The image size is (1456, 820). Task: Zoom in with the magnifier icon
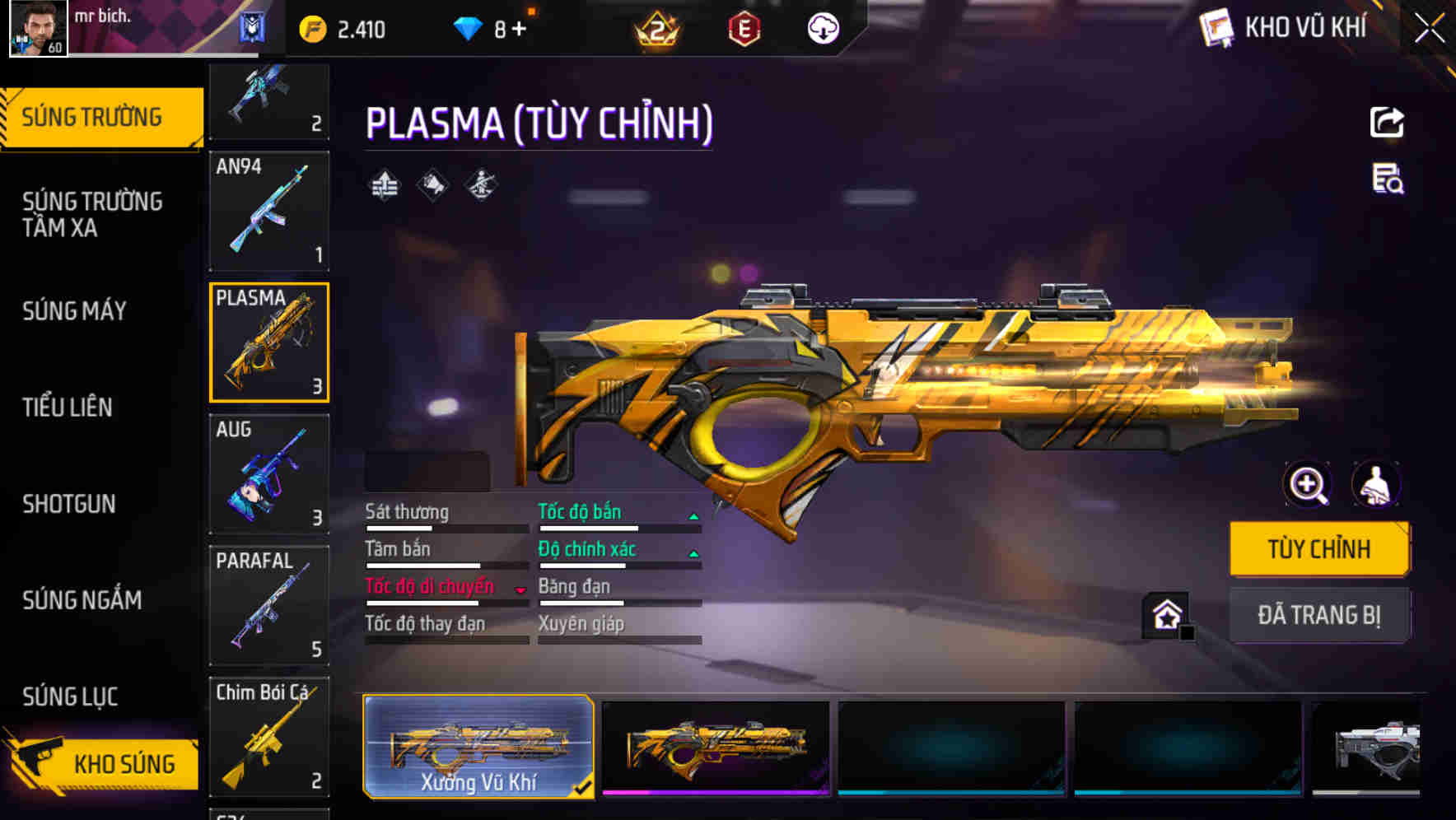[1307, 485]
